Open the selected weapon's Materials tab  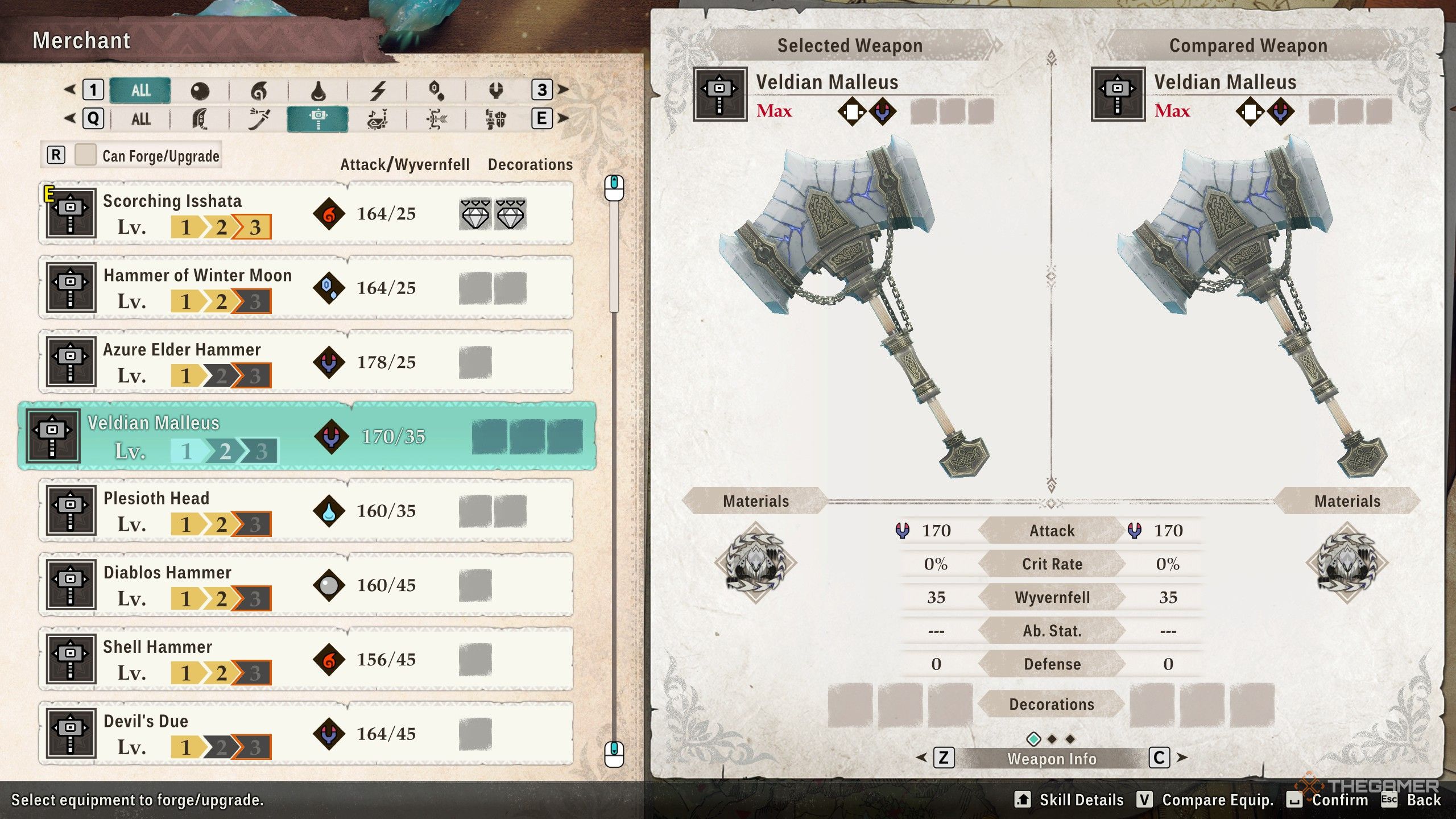(755, 501)
